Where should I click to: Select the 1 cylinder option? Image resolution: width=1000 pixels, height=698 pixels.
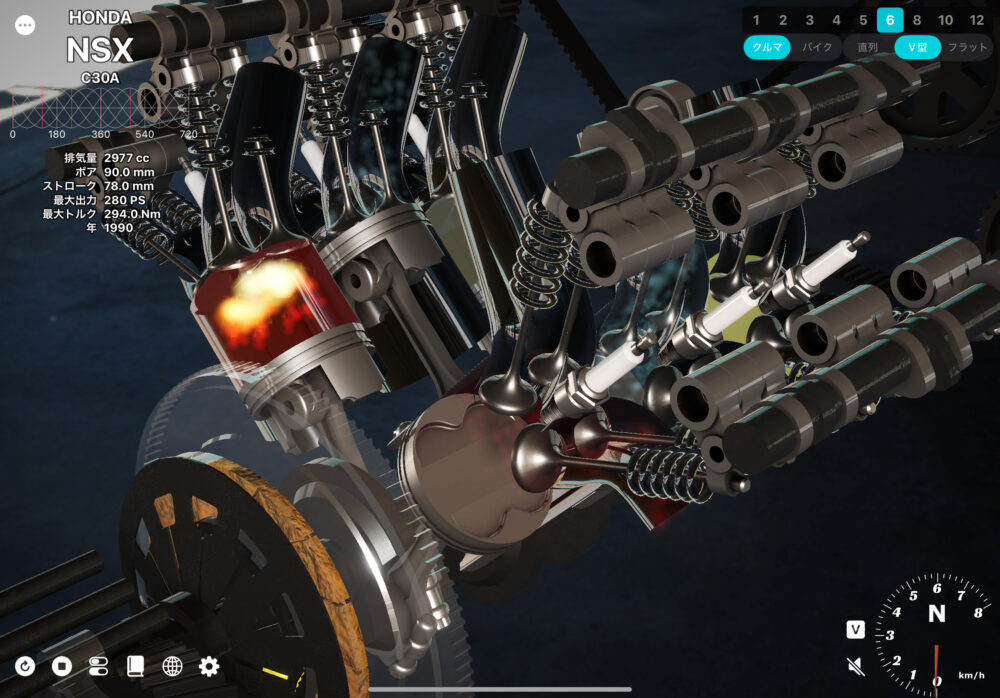pos(756,20)
